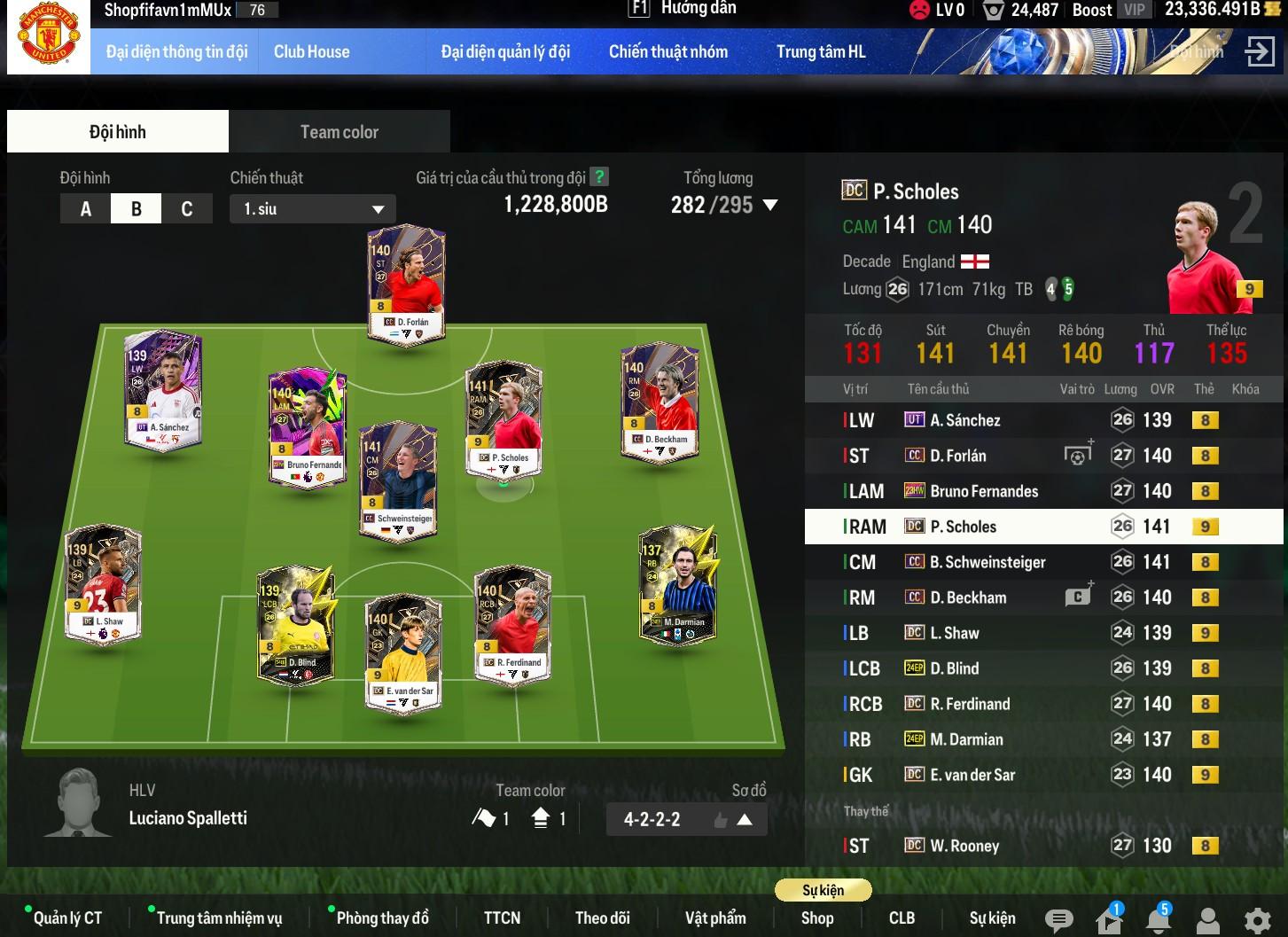
Task: Open Chiến thuật nhóm menu
Action: pos(667,51)
